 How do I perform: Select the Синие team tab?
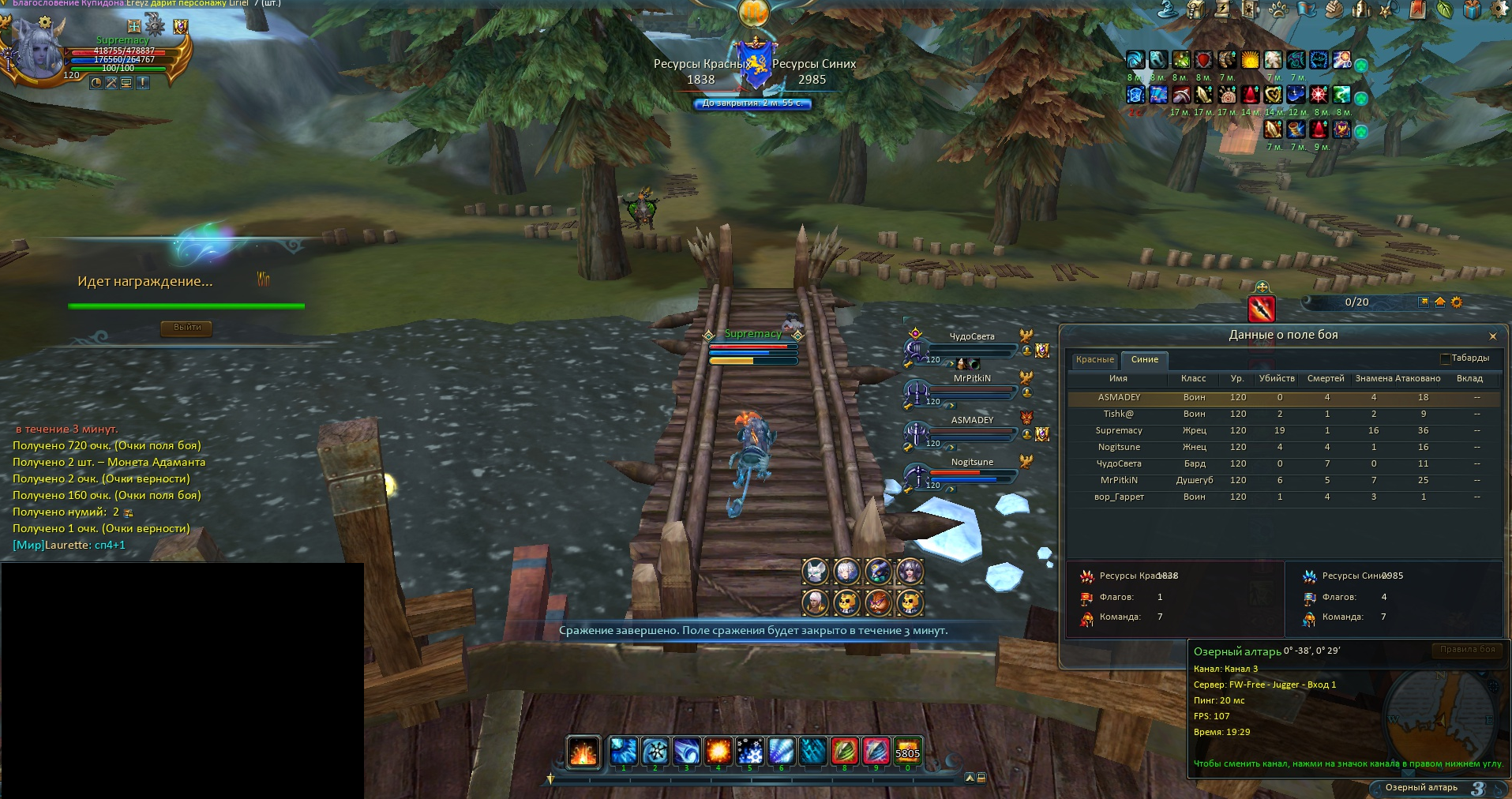(x=1144, y=360)
